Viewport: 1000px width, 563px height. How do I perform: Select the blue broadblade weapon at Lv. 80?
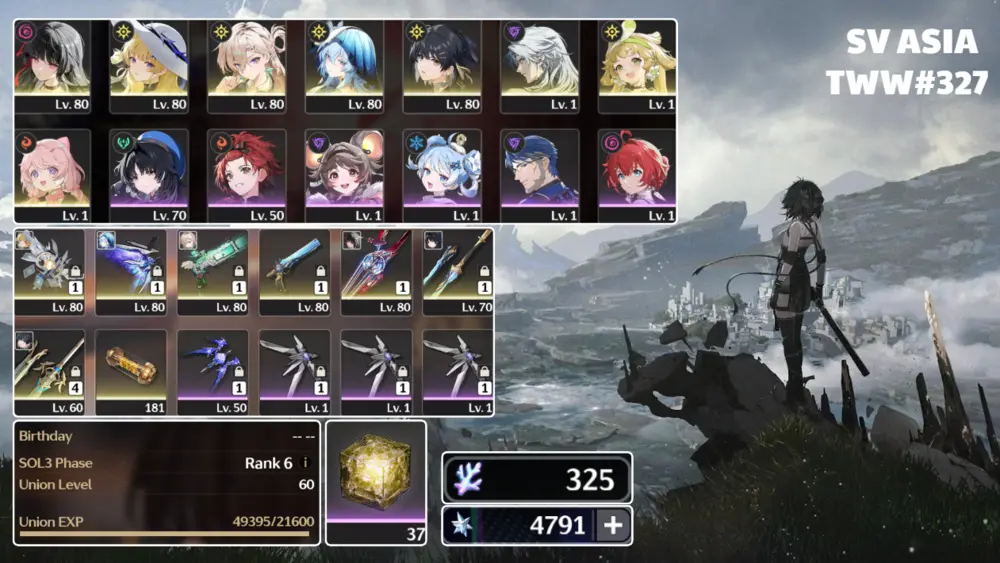tap(294, 267)
